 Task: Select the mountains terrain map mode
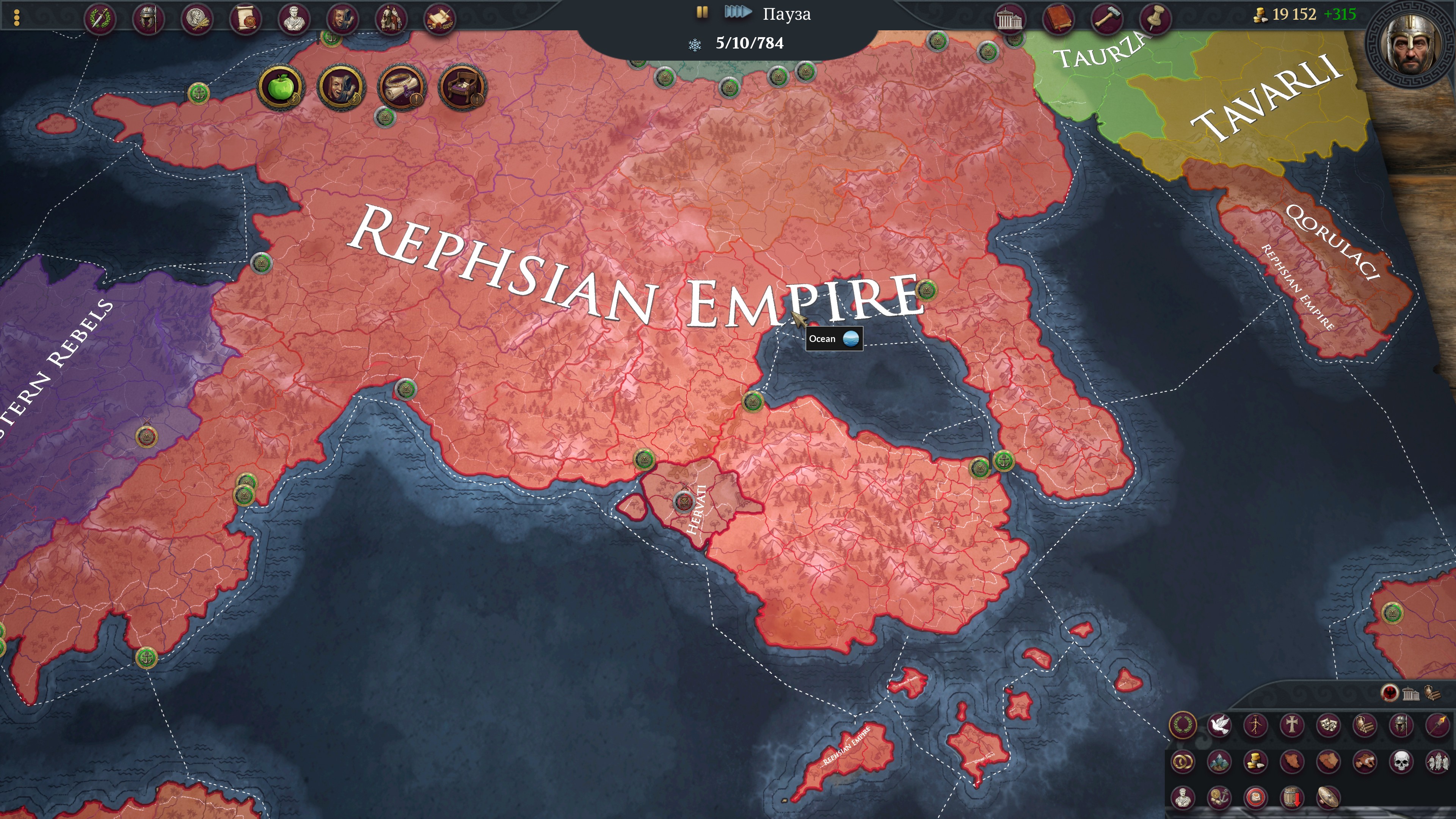click(1219, 762)
